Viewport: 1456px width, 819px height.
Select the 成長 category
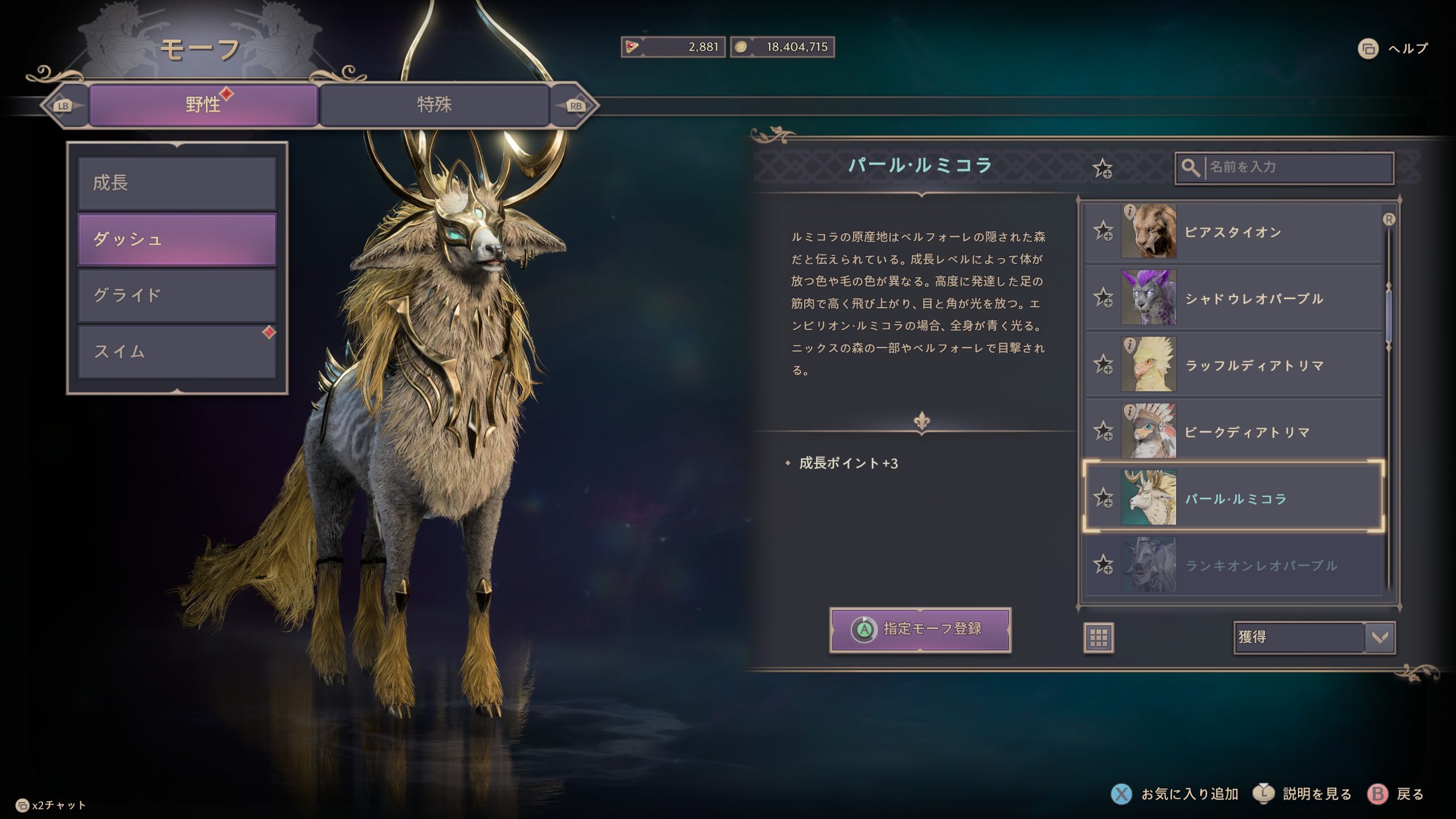click(x=177, y=183)
